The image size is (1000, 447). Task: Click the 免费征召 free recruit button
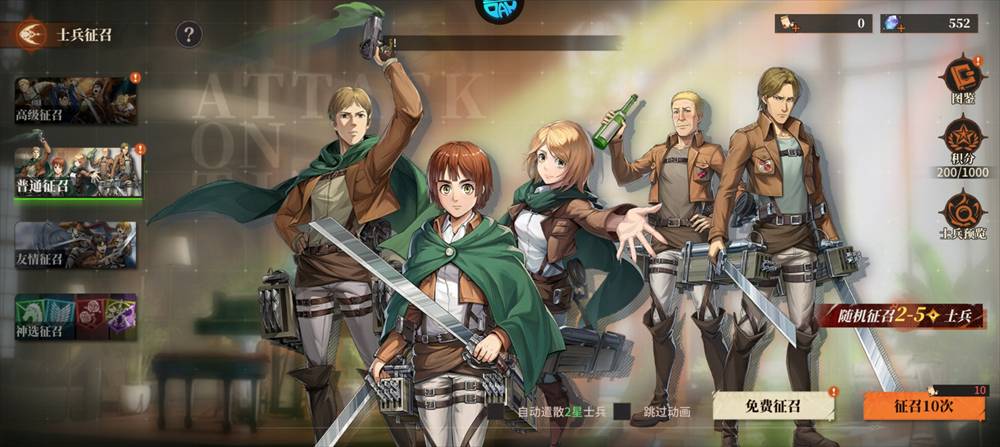pos(774,407)
